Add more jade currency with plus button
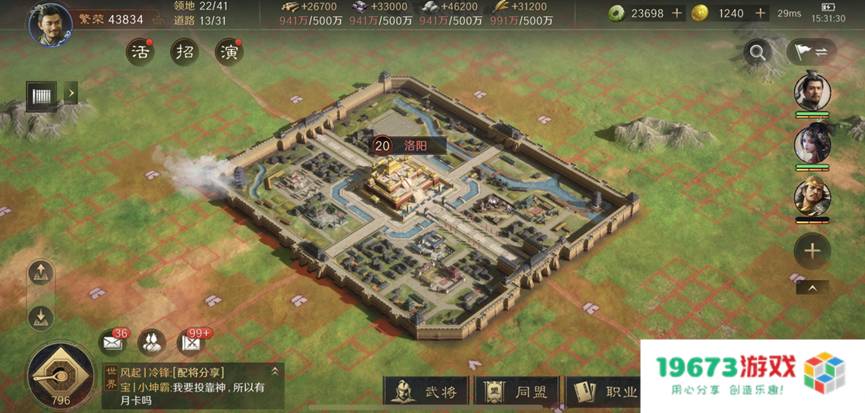This screenshot has width=865, height=413. click(x=677, y=14)
